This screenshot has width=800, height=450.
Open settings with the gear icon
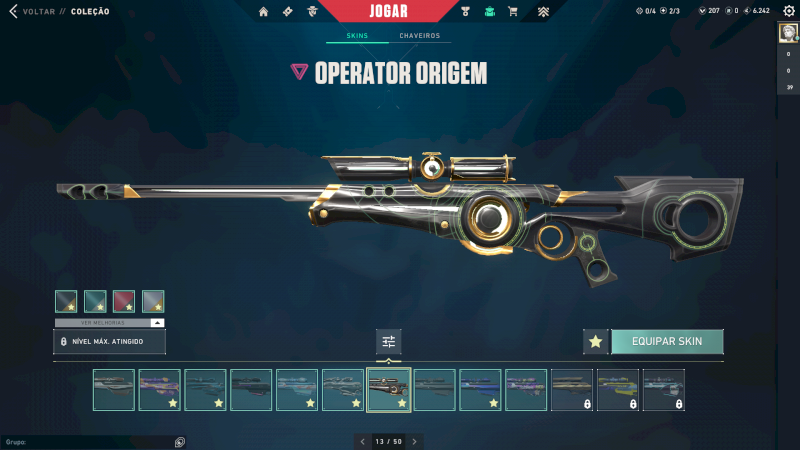pyautogui.click(x=788, y=11)
